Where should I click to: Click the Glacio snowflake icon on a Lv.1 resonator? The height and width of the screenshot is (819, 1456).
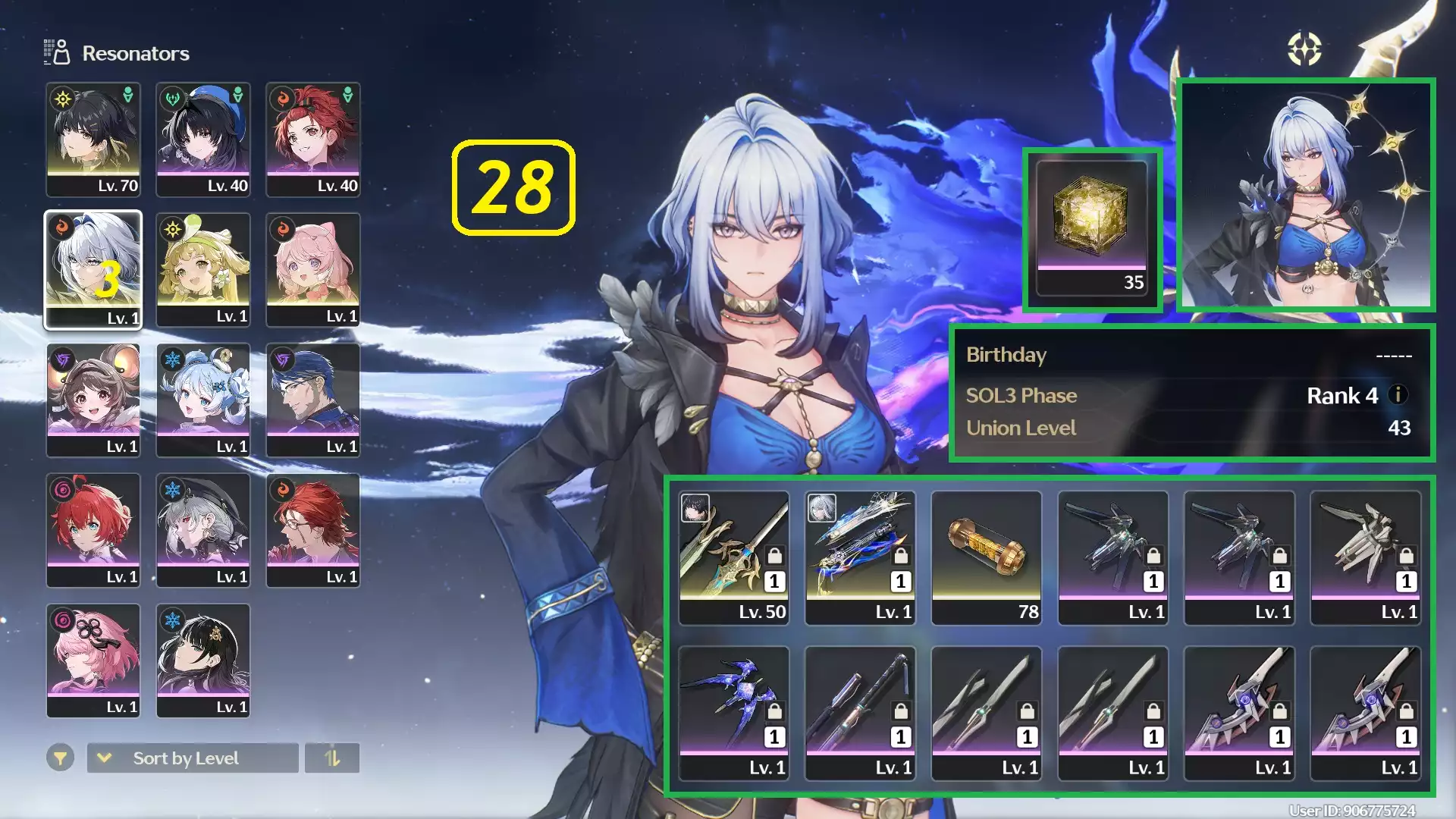(173, 359)
